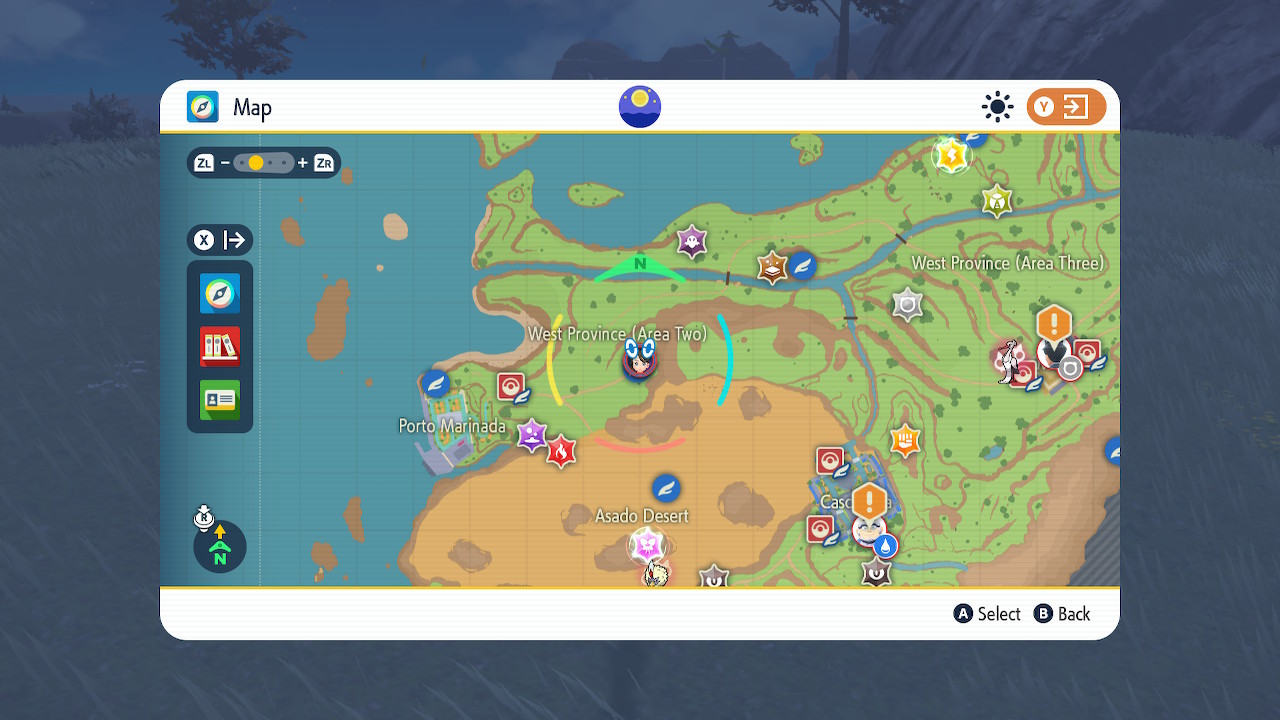1280x720 pixels.
Task: Select the glowing pink raid crystal in Asado Desert
Action: (647, 546)
